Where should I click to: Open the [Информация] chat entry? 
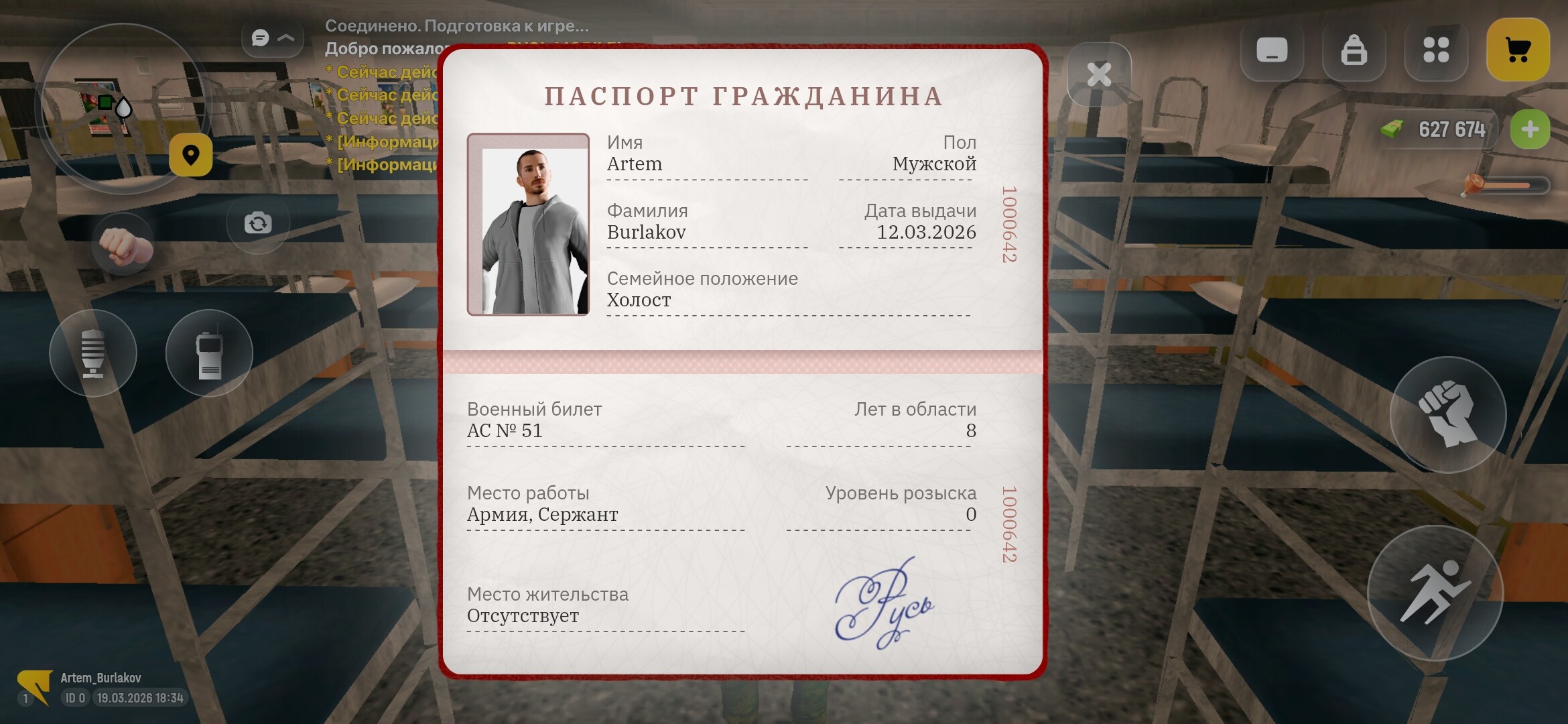pos(385,142)
